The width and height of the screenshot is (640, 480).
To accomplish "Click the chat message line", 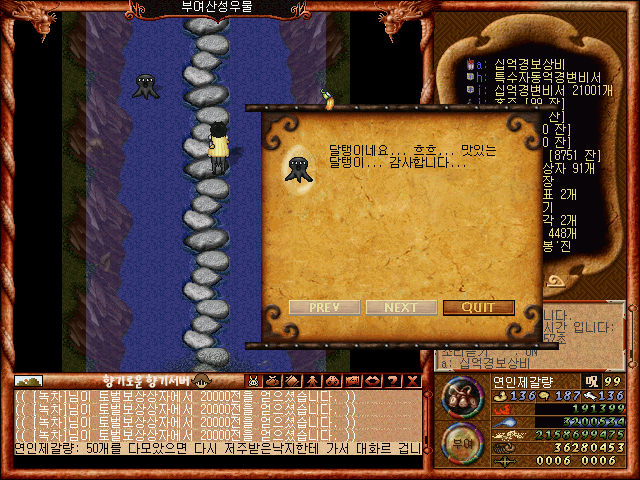I will click(x=218, y=448).
